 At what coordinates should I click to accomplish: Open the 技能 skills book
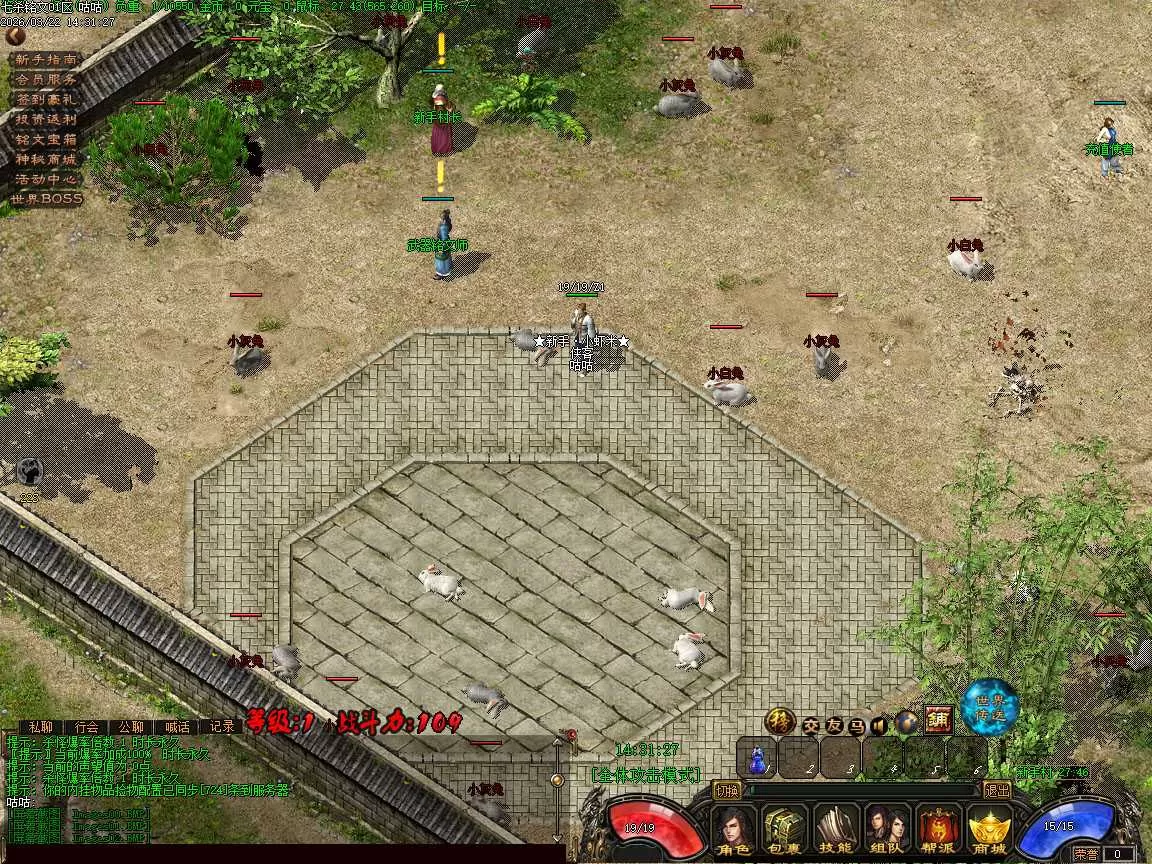[x=836, y=829]
